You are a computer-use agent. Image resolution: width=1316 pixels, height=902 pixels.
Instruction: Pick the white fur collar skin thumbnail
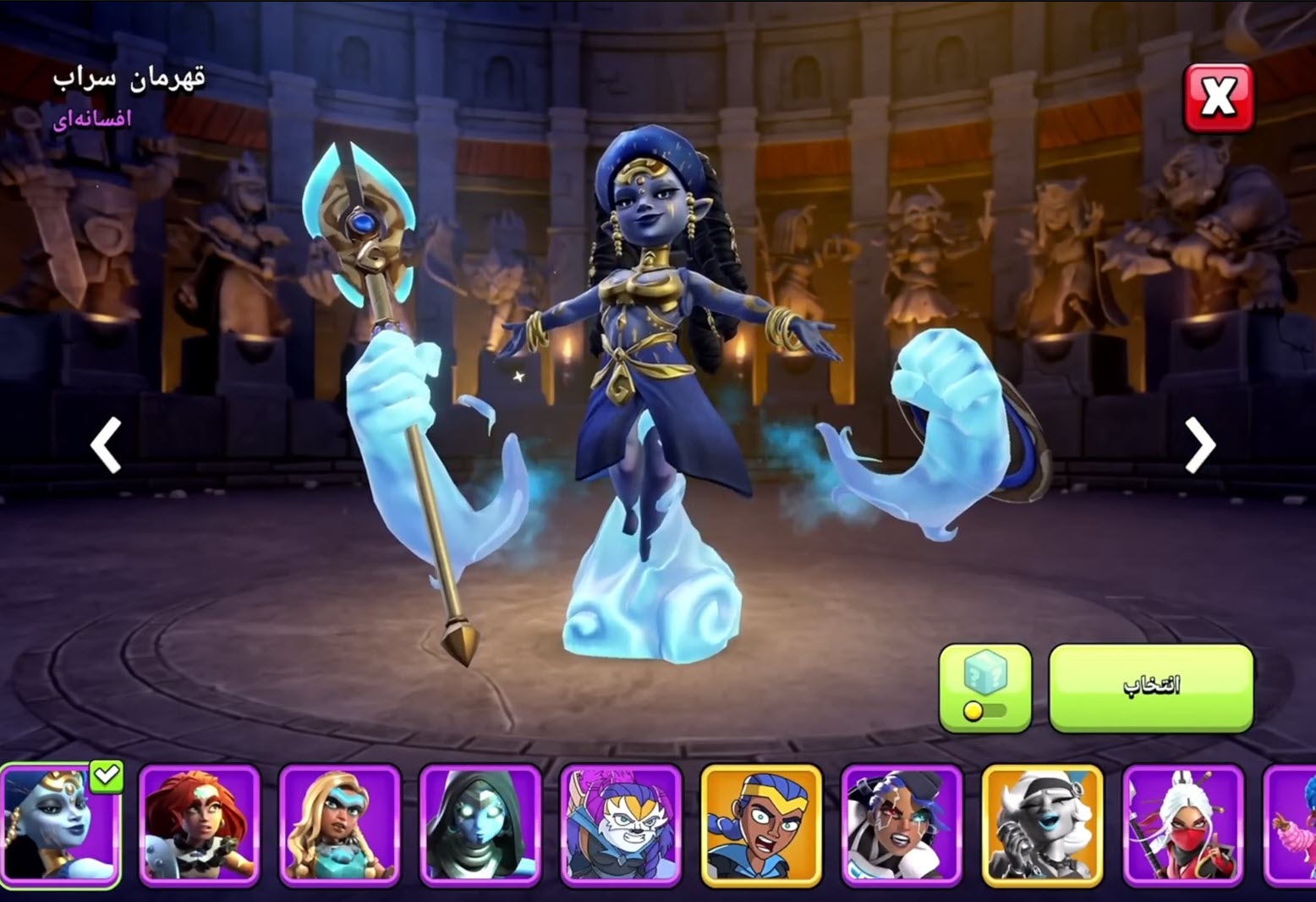(x=902, y=825)
